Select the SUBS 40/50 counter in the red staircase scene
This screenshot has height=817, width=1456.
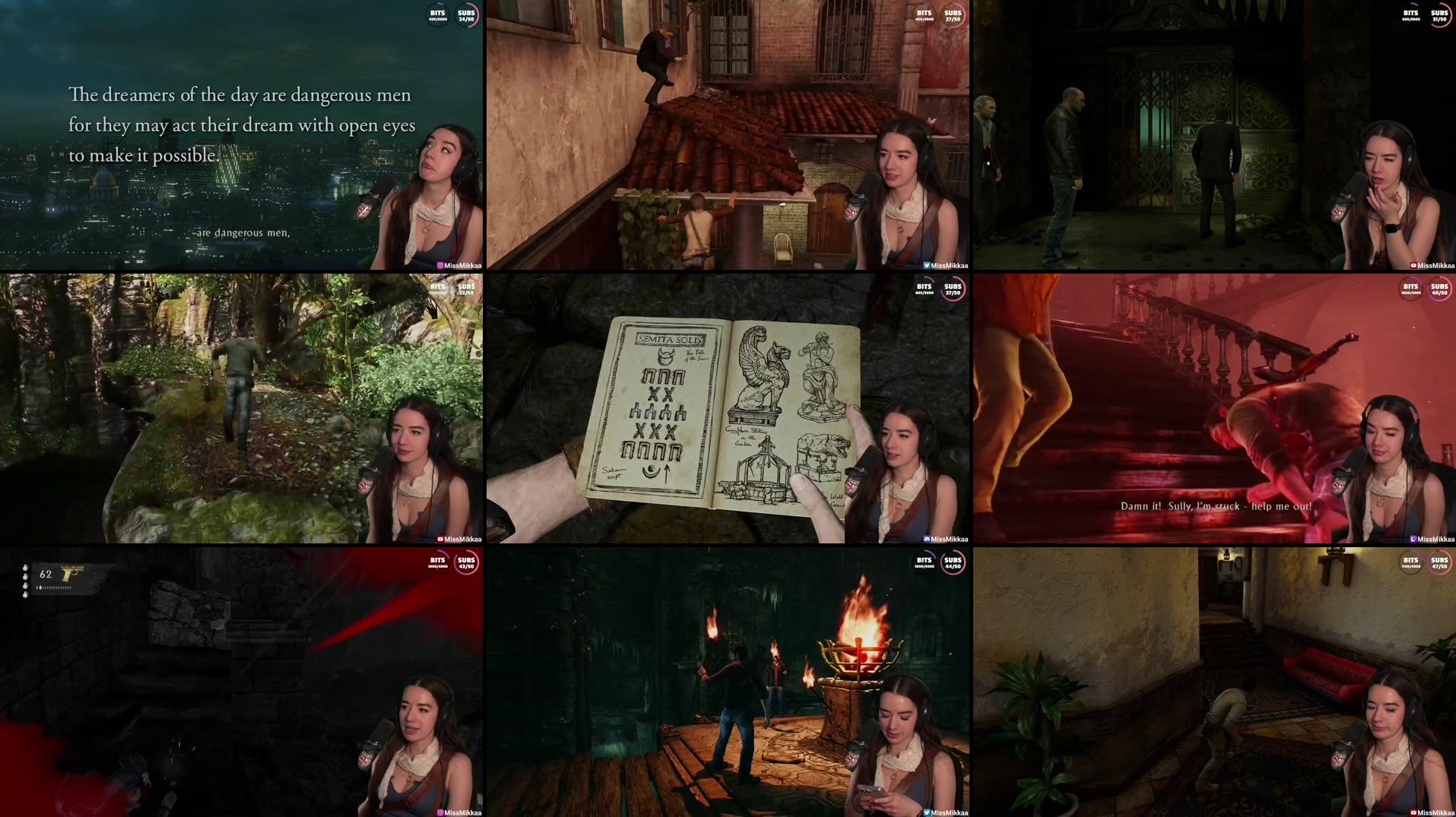[1439, 287]
